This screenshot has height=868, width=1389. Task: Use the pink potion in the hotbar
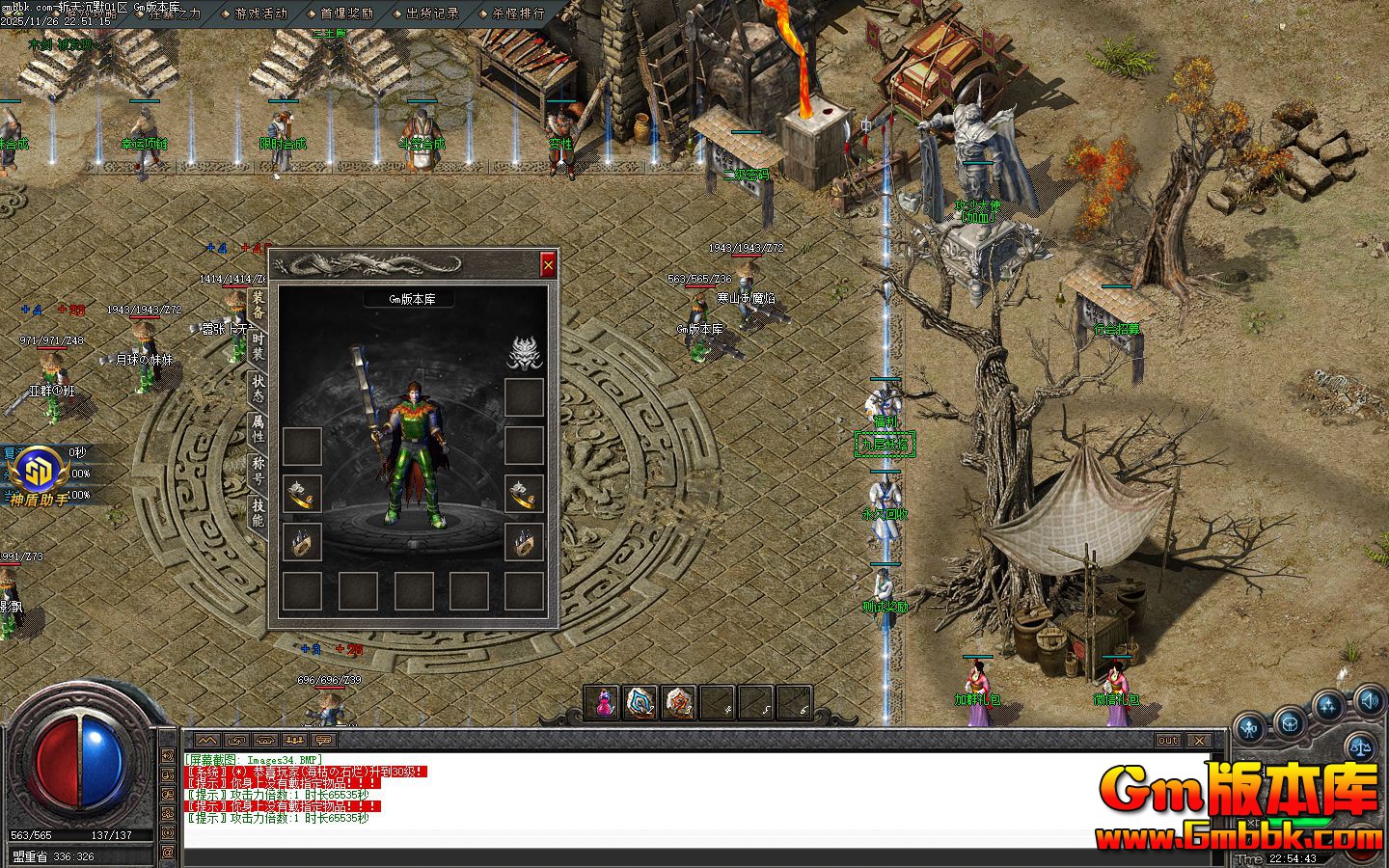click(x=604, y=702)
